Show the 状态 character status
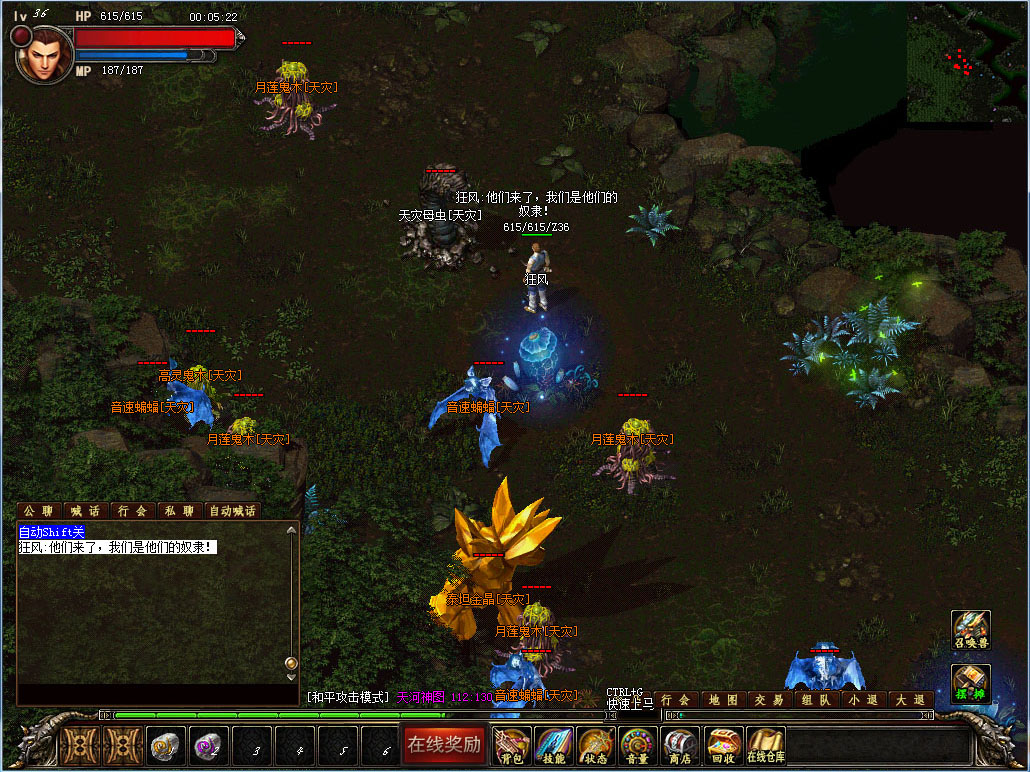1030x772 pixels. pos(595,744)
